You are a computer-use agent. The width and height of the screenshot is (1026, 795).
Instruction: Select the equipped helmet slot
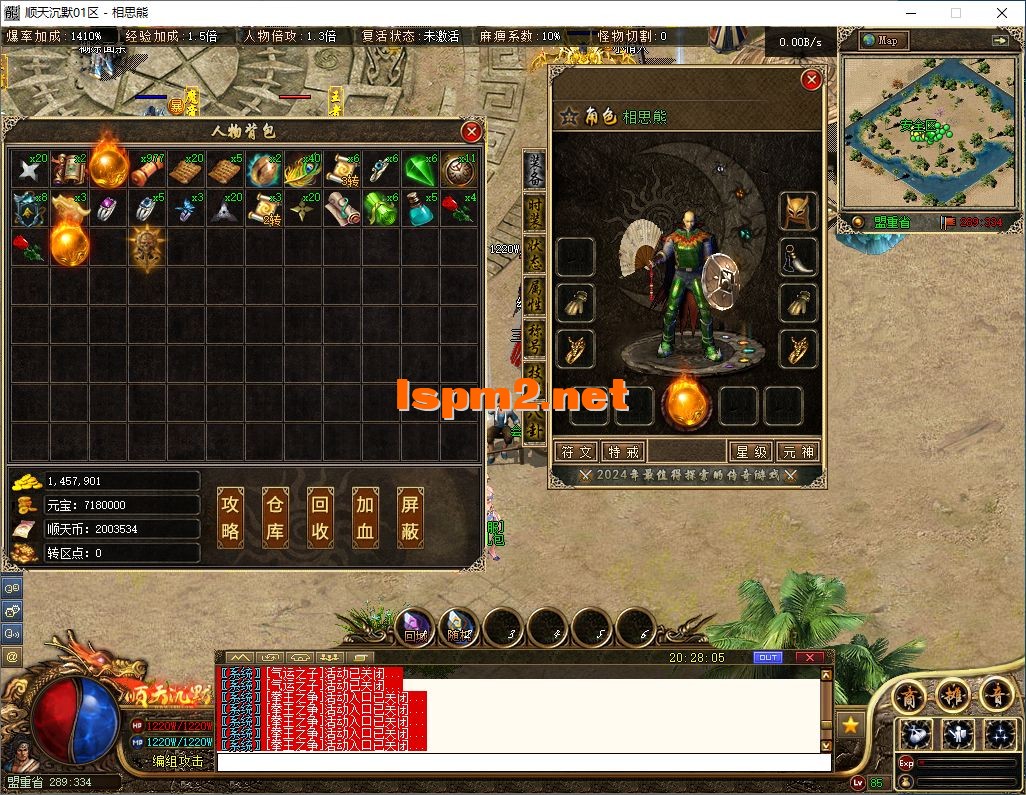click(798, 211)
